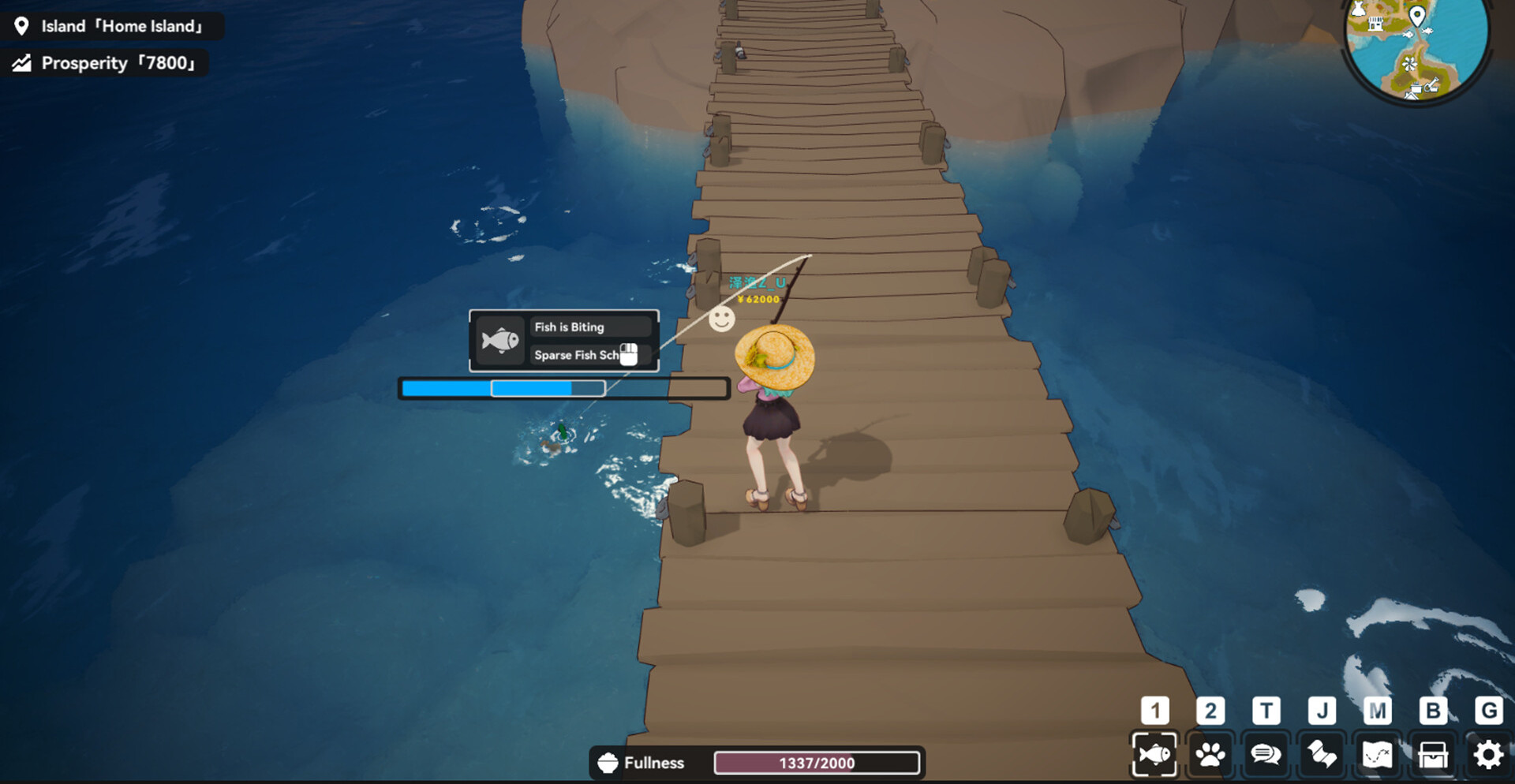The width and height of the screenshot is (1515, 784).
Task: Select the fish tool hotbar slot
Action: 1154,755
